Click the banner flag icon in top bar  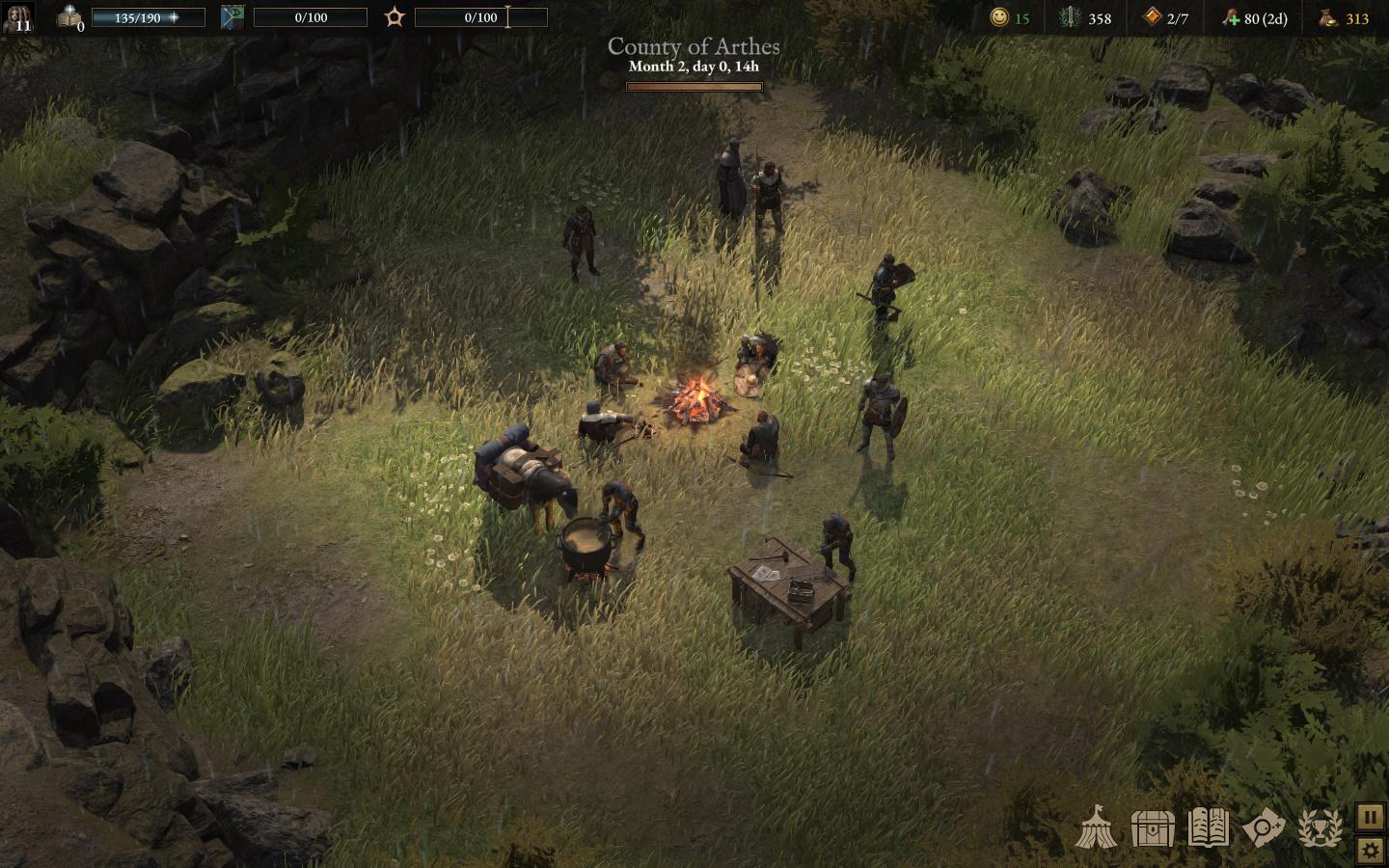[231, 17]
